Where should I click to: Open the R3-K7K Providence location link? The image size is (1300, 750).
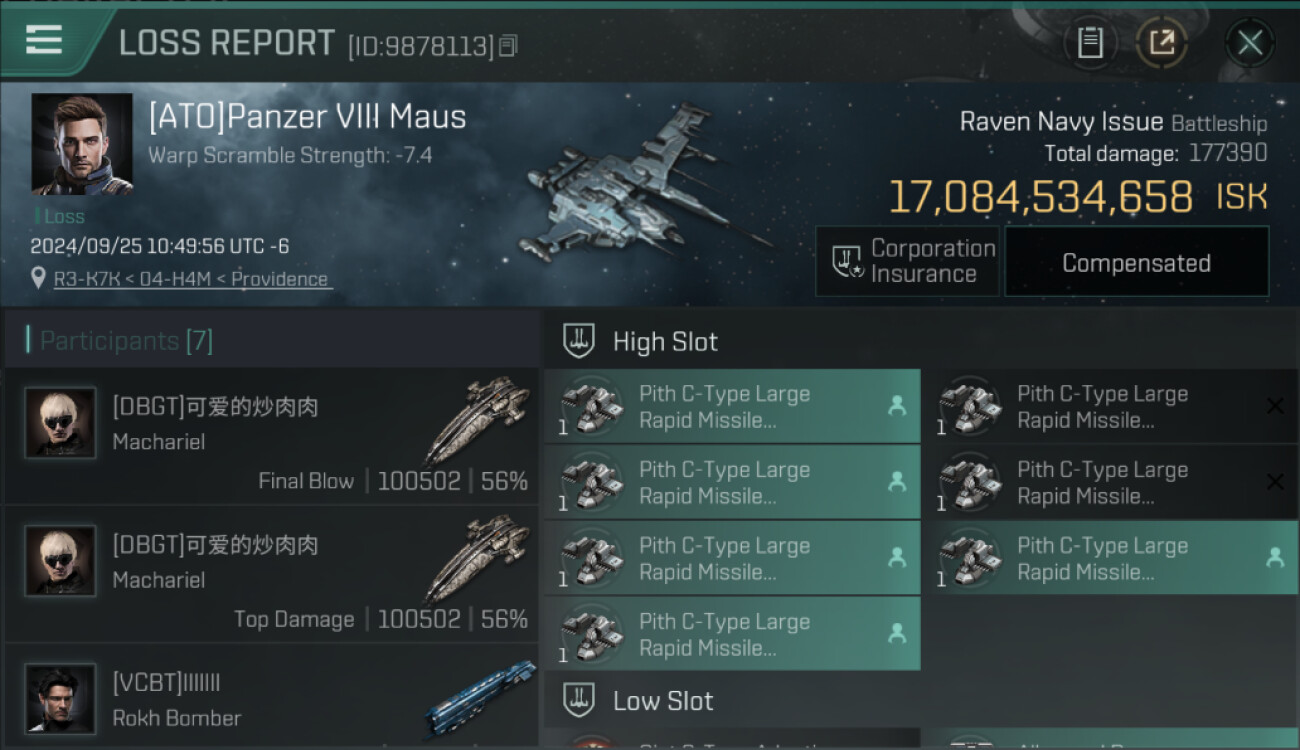191,280
